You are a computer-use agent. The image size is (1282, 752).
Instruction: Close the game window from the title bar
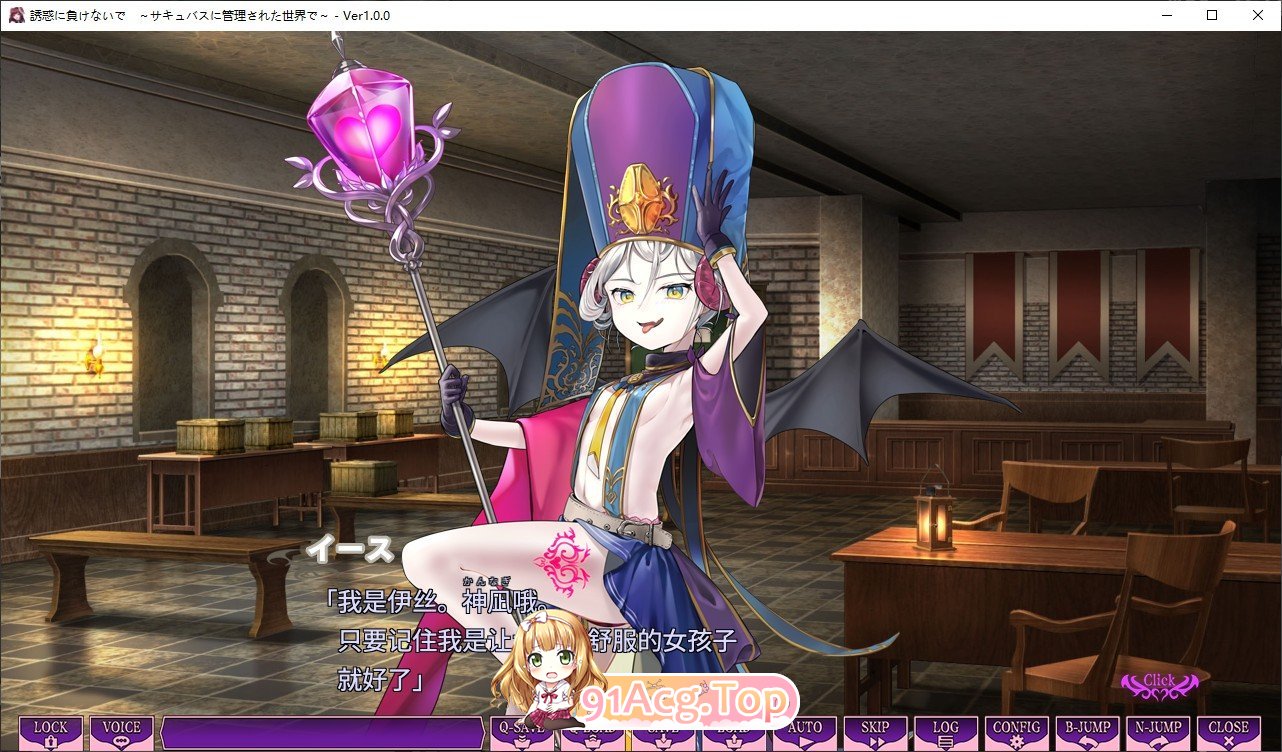[x=1258, y=15]
